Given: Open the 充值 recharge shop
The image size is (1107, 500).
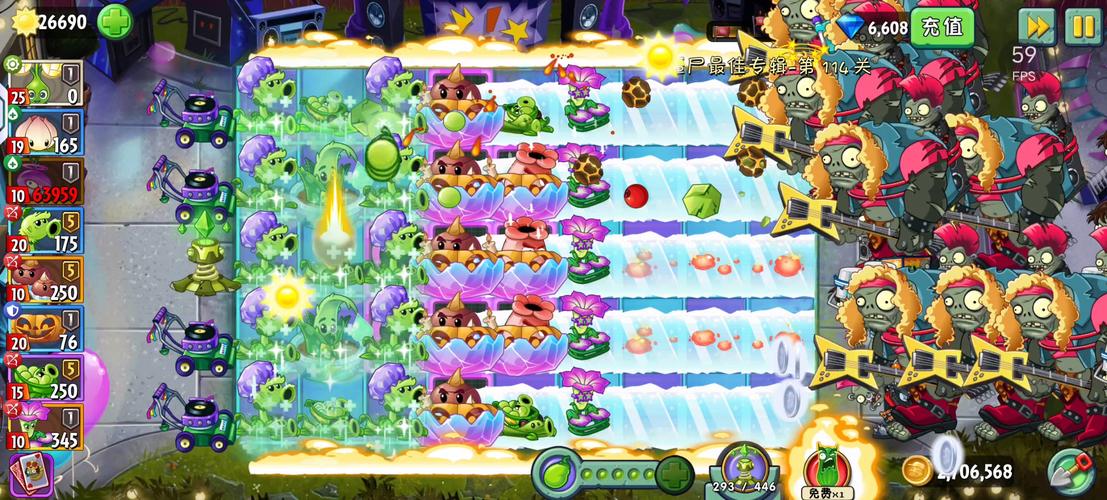Looking at the screenshot, I should click(941, 27).
